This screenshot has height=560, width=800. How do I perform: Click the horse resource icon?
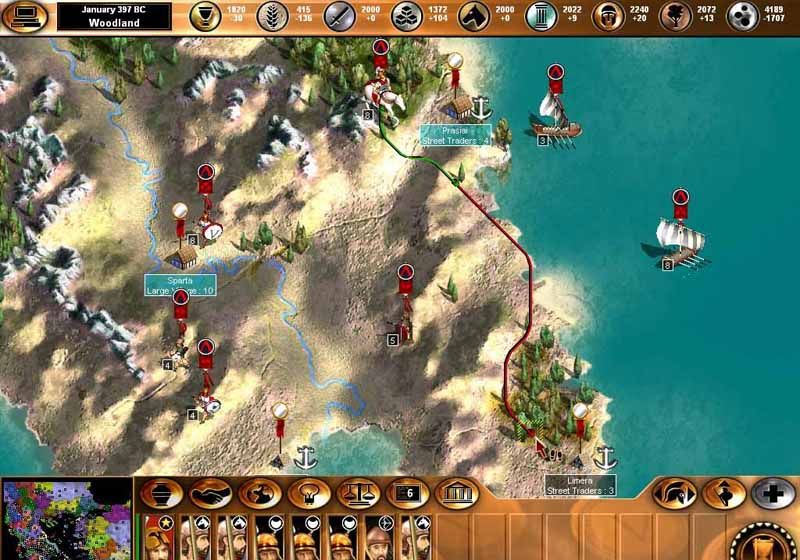click(475, 16)
